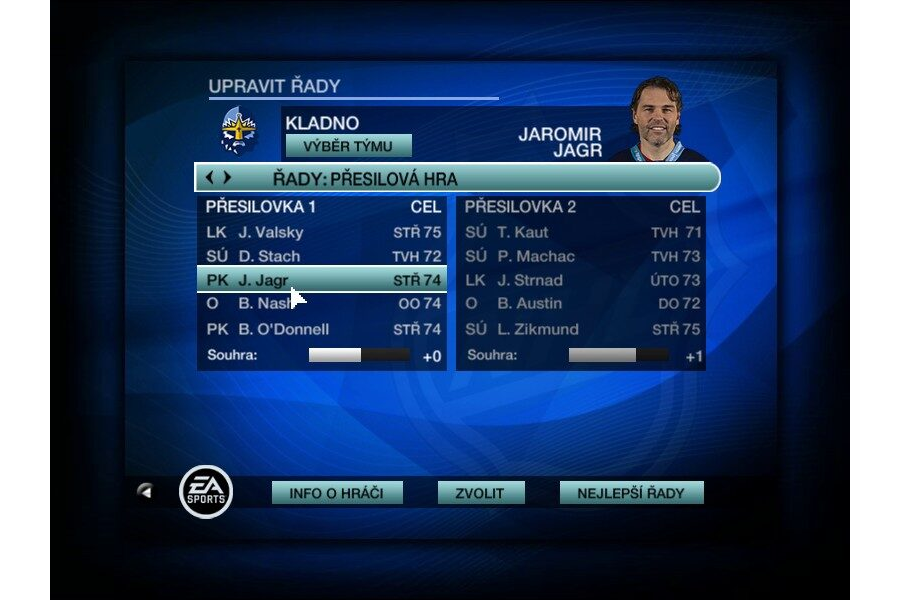Go back with the round arrow button
Image resolution: width=900 pixels, height=600 pixels.
click(146, 491)
